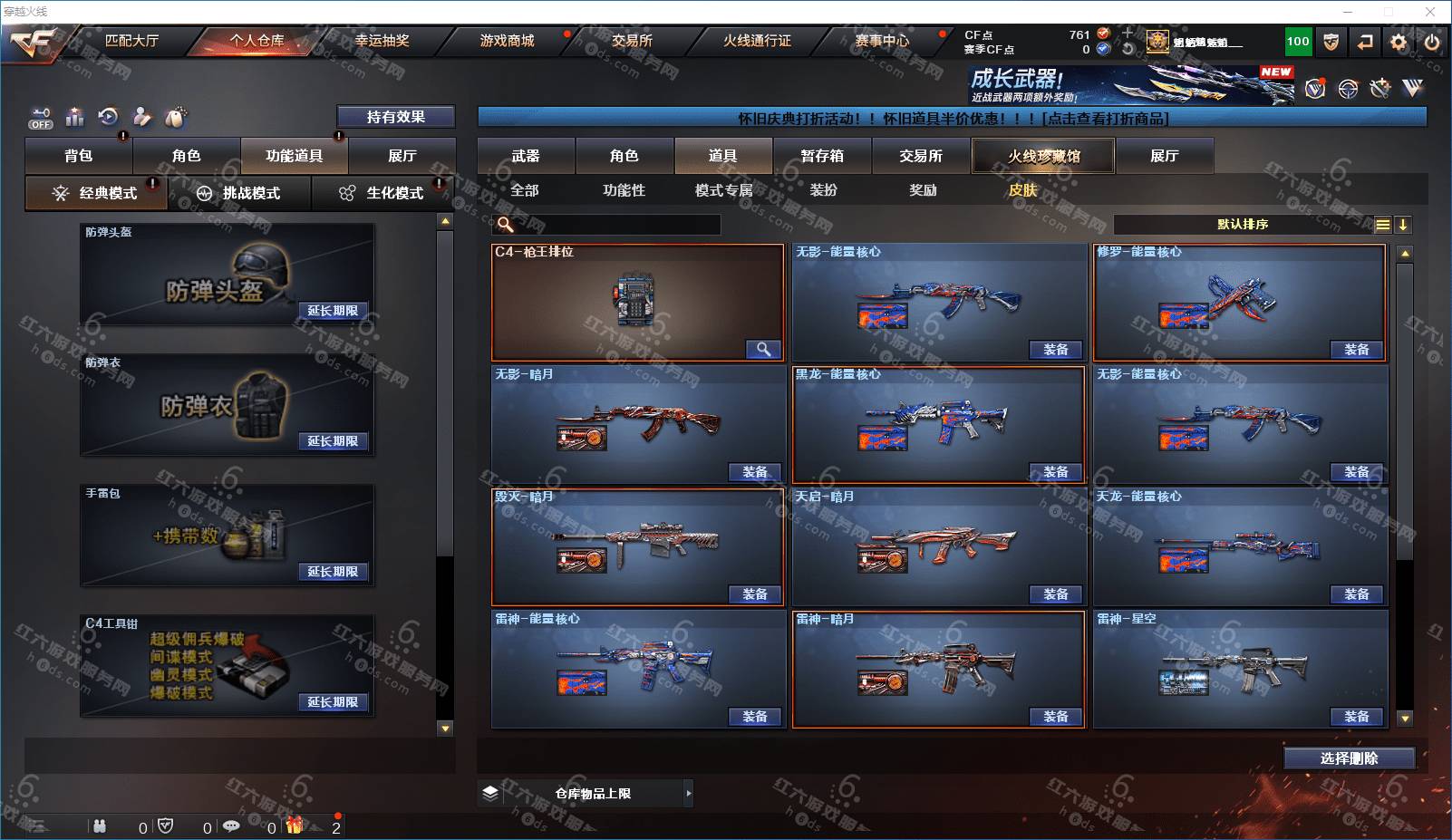Open the 匹配大厅 lobby tab
The image size is (1452, 840).
(131, 41)
